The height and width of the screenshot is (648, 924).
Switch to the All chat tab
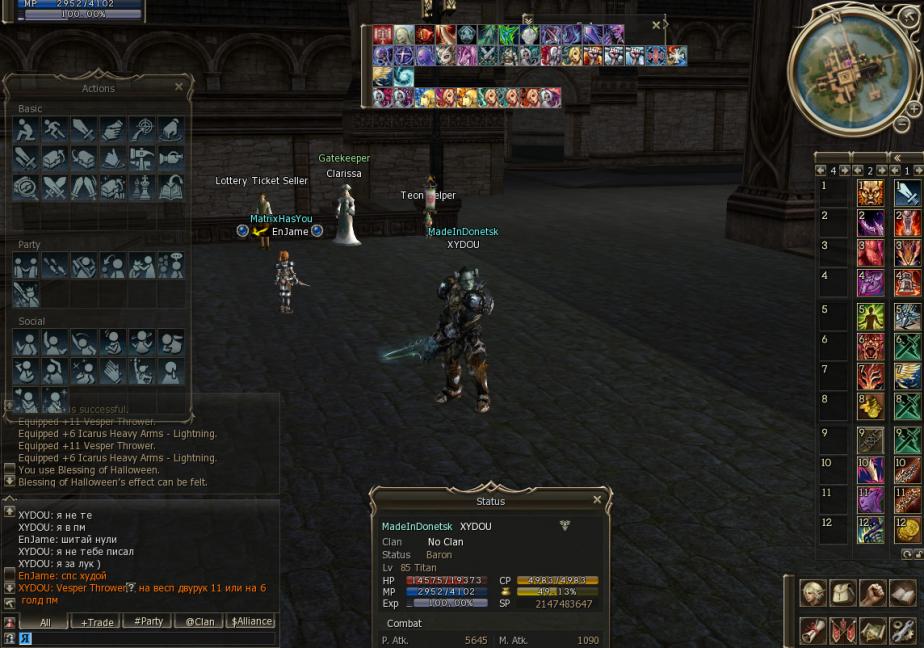pos(45,622)
